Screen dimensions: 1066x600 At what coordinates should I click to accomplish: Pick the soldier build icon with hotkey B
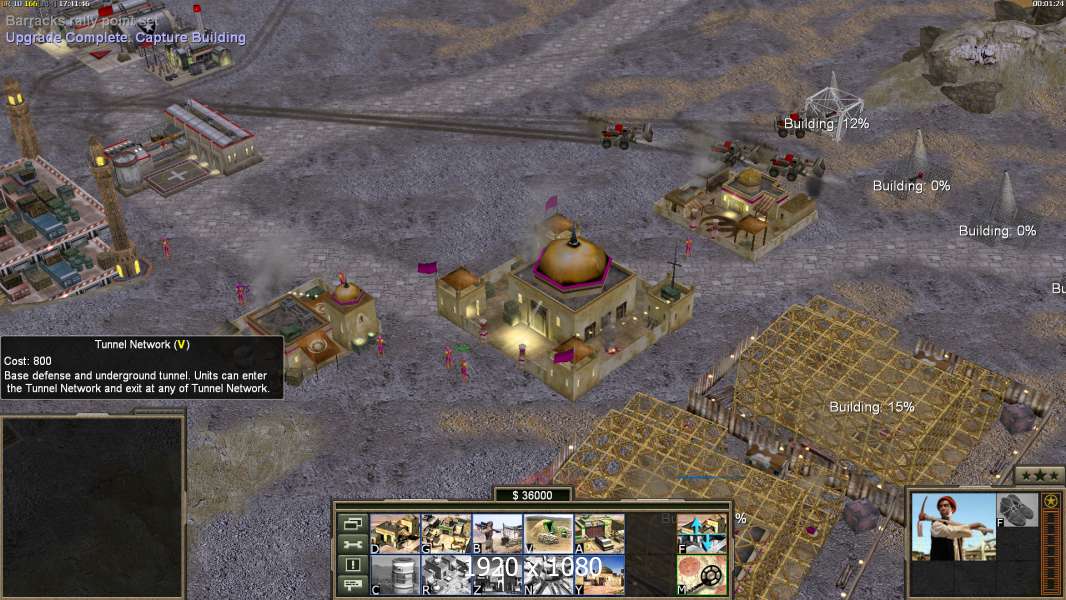(497, 533)
